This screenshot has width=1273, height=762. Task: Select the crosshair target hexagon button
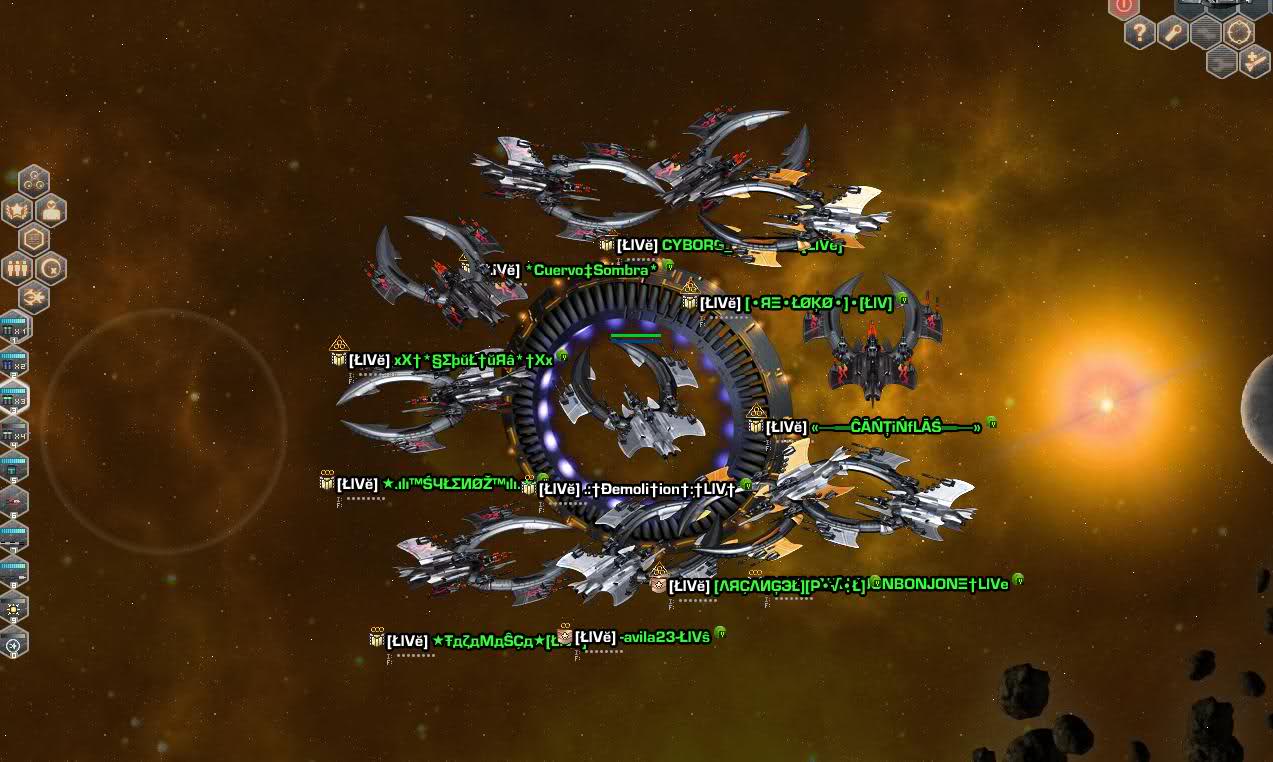pos(1239,32)
